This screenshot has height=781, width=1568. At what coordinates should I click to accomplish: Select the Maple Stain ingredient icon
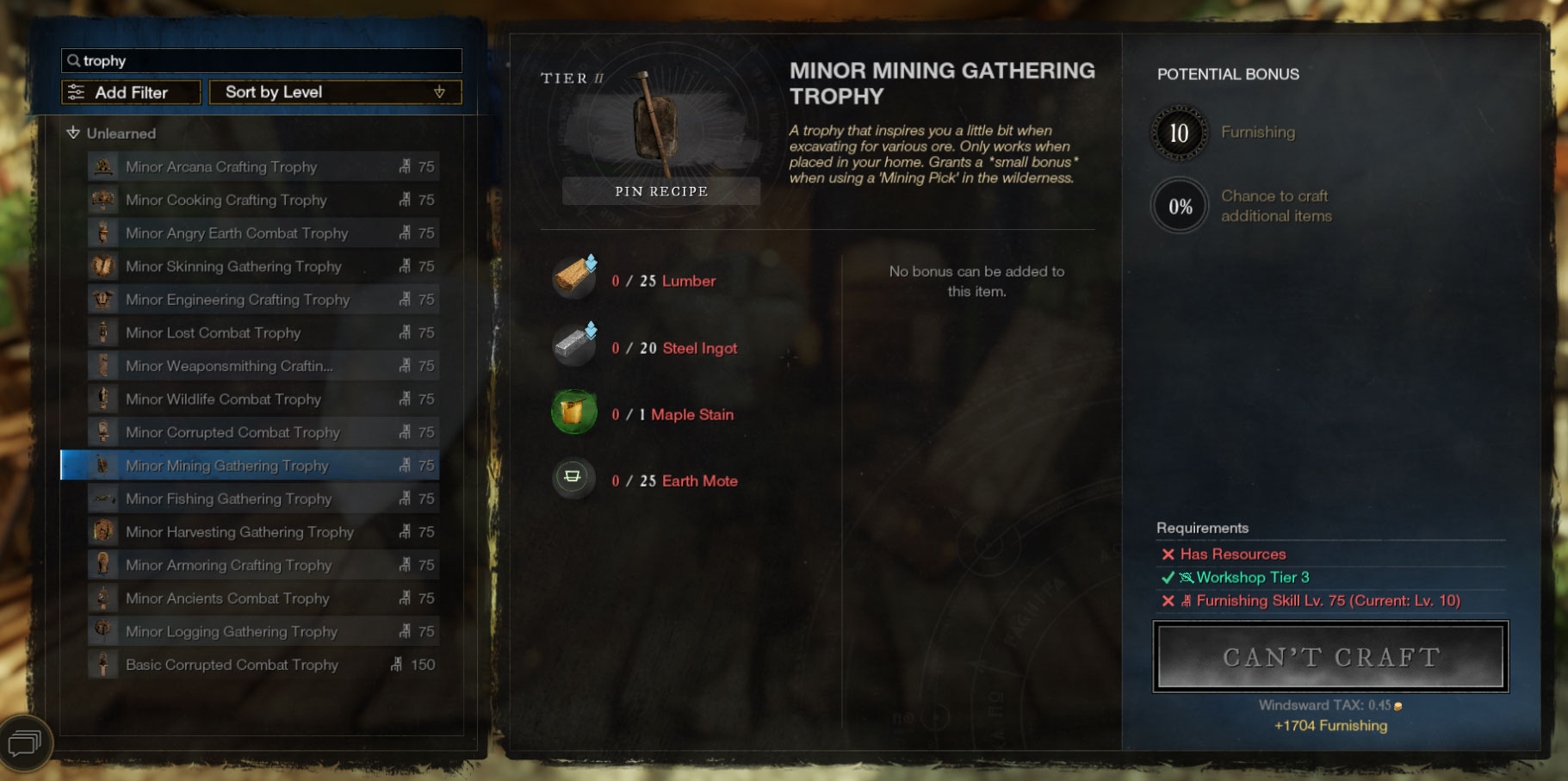pyautogui.click(x=573, y=412)
